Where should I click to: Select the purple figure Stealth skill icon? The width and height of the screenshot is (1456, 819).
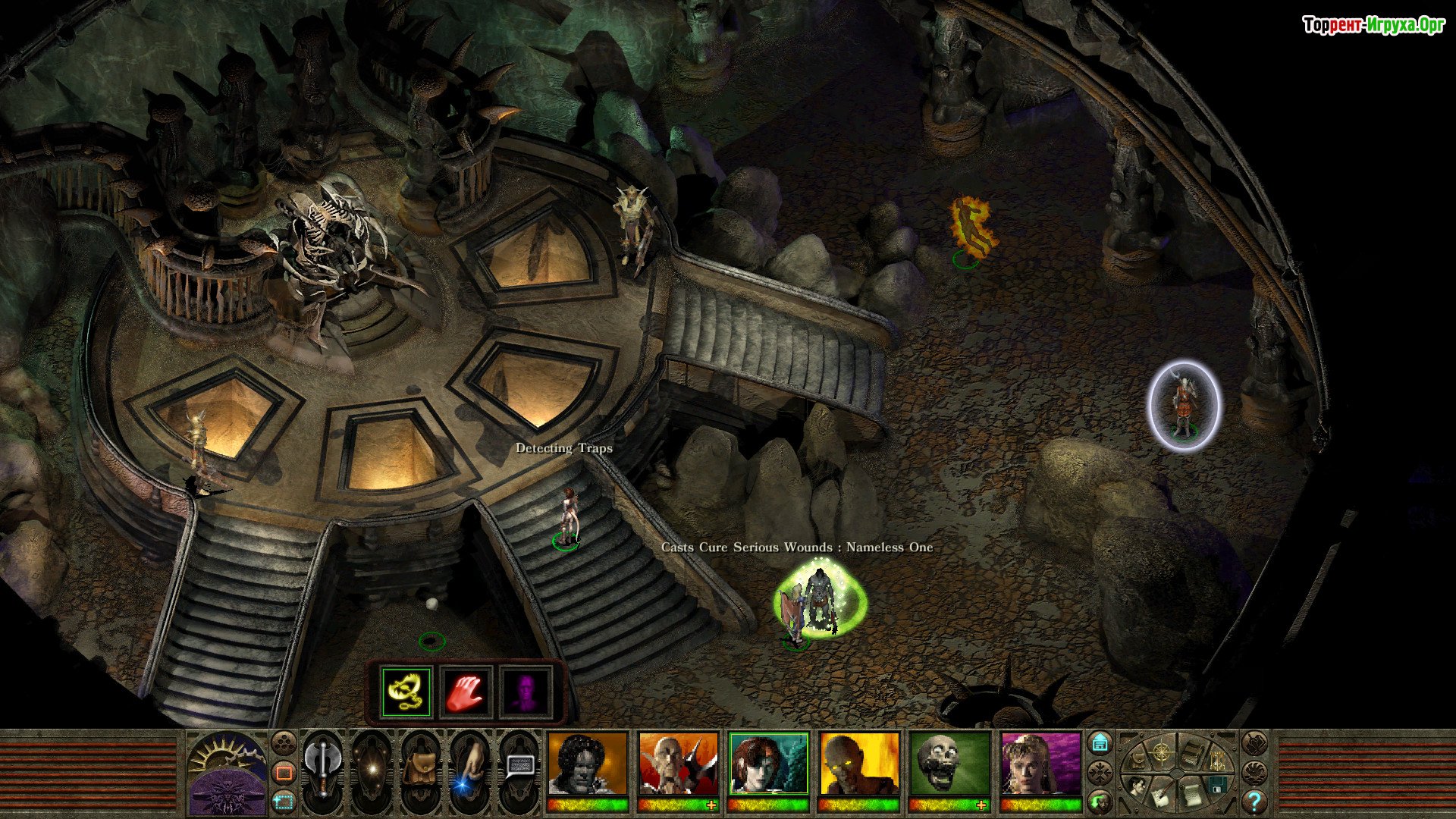[x=525, y=692]
